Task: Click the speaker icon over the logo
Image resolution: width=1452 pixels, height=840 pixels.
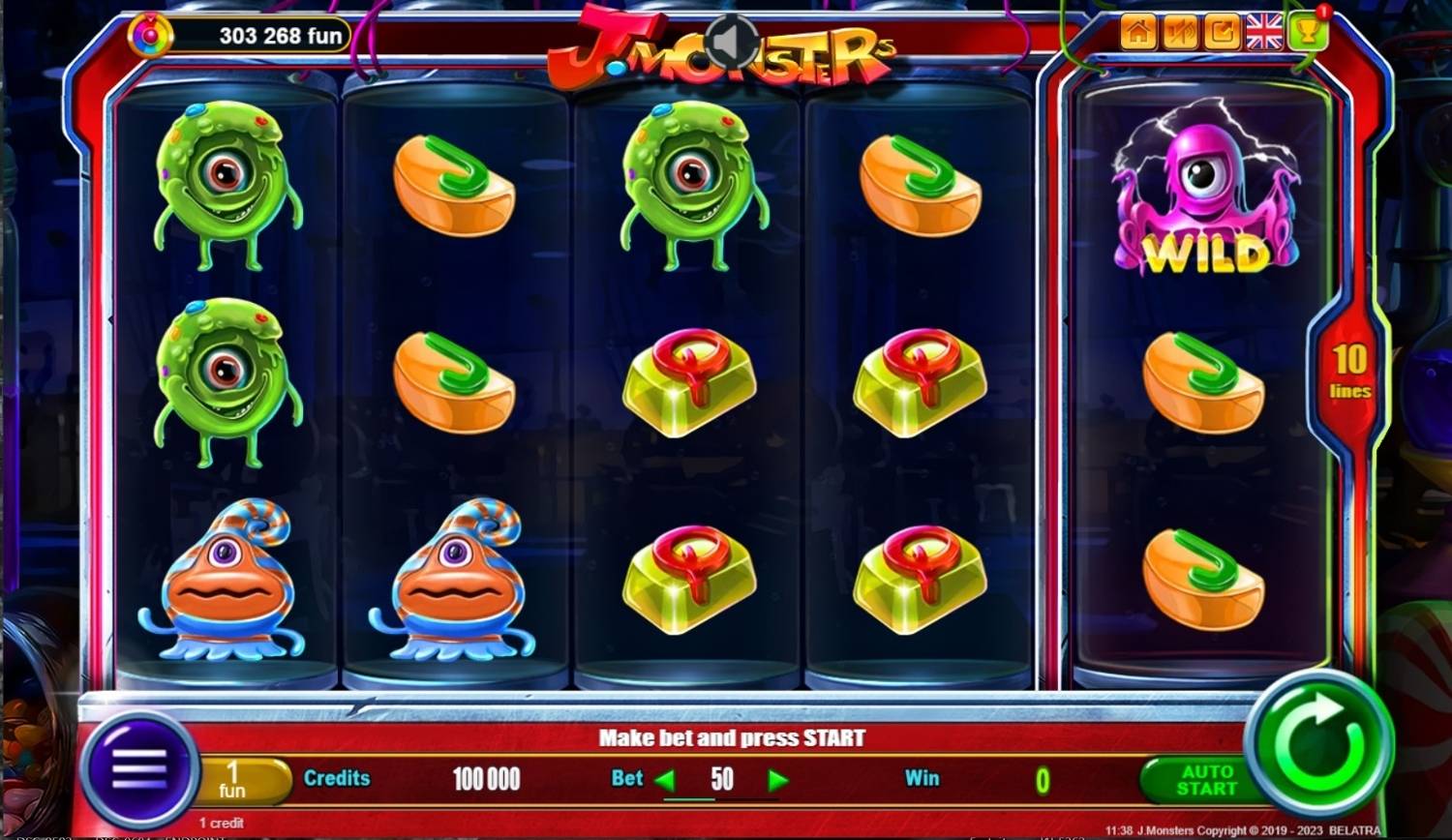Action: point(731,42)
